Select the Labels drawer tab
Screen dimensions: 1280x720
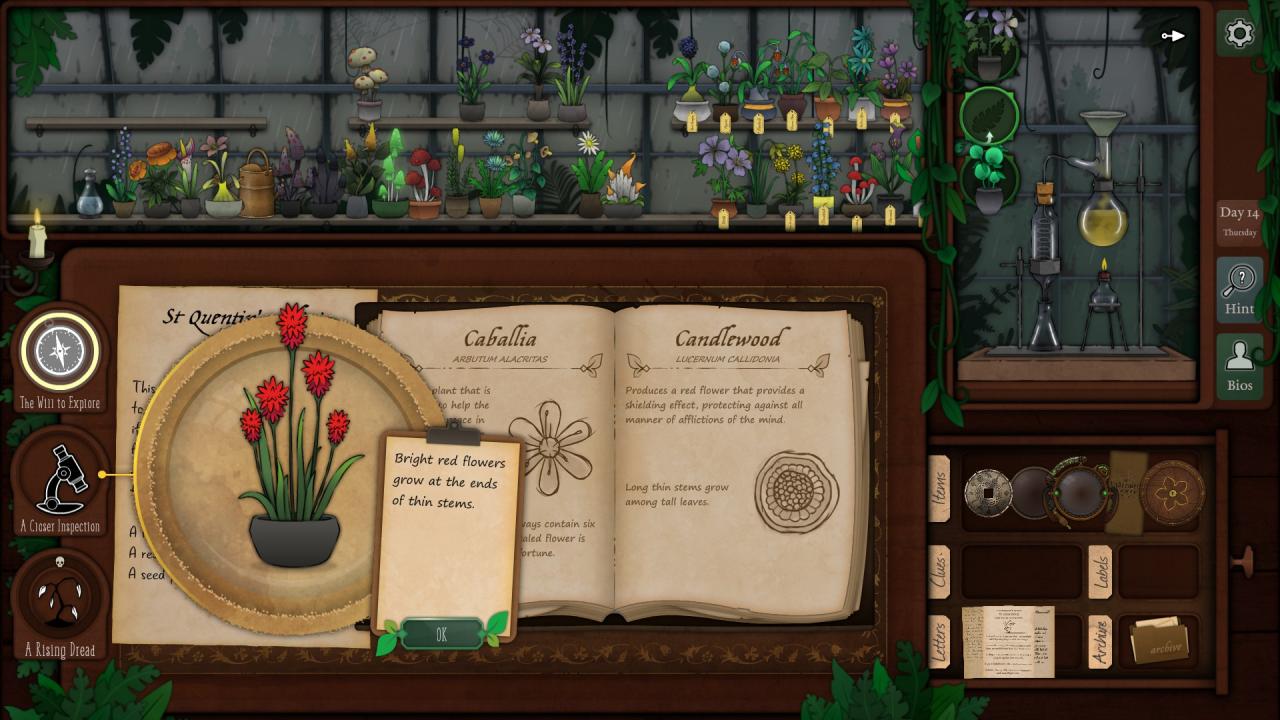pos(1099,572)
